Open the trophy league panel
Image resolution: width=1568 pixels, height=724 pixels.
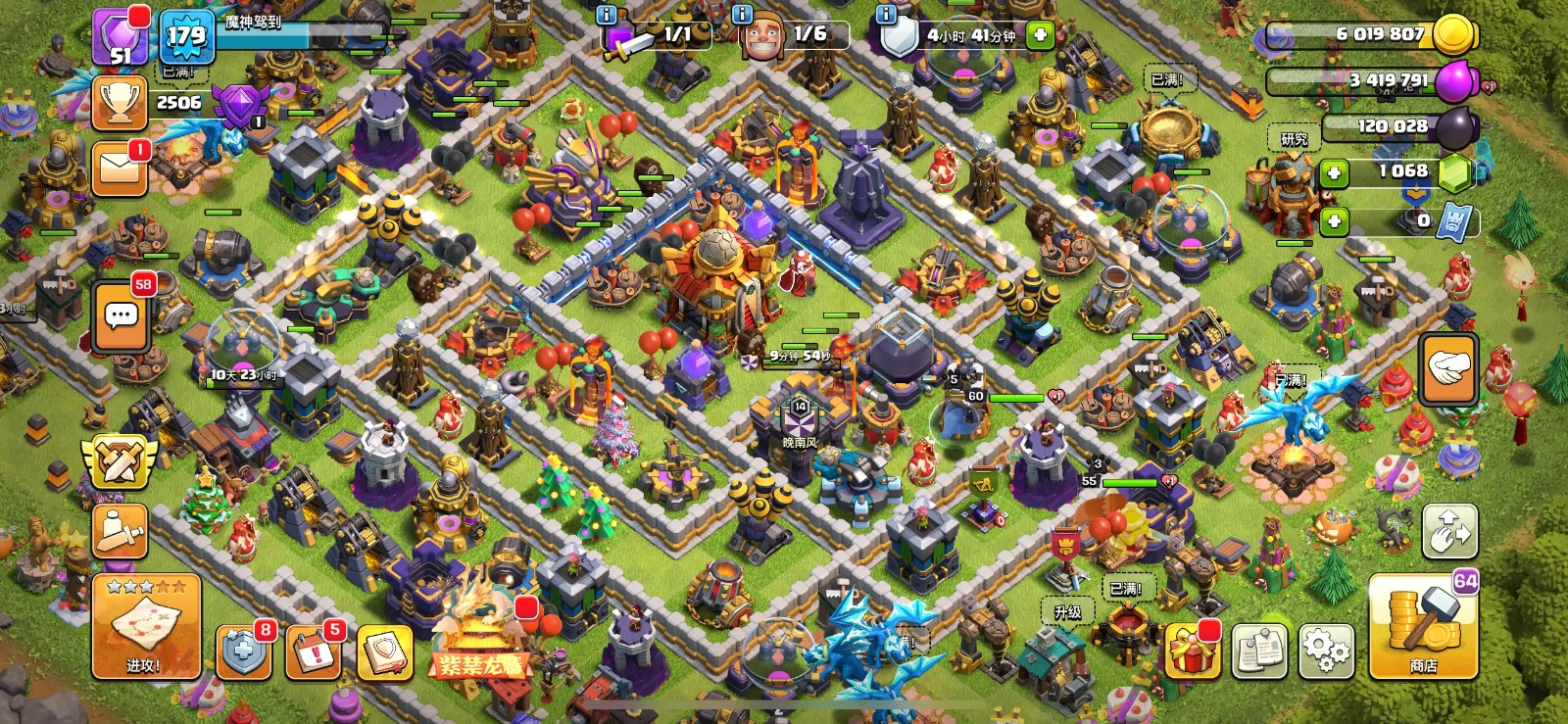120,103
